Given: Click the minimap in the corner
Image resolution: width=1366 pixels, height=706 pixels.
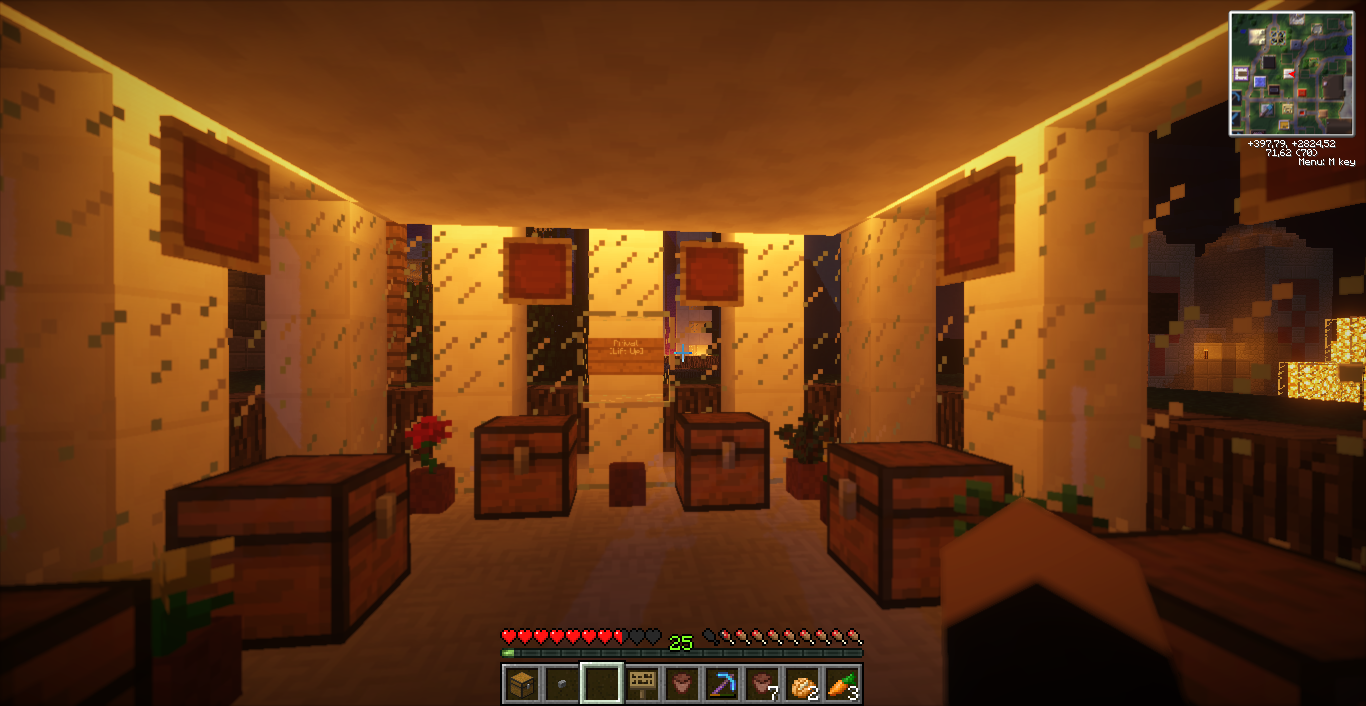Looking at the screenshot, I should (x=1291, y=73).
